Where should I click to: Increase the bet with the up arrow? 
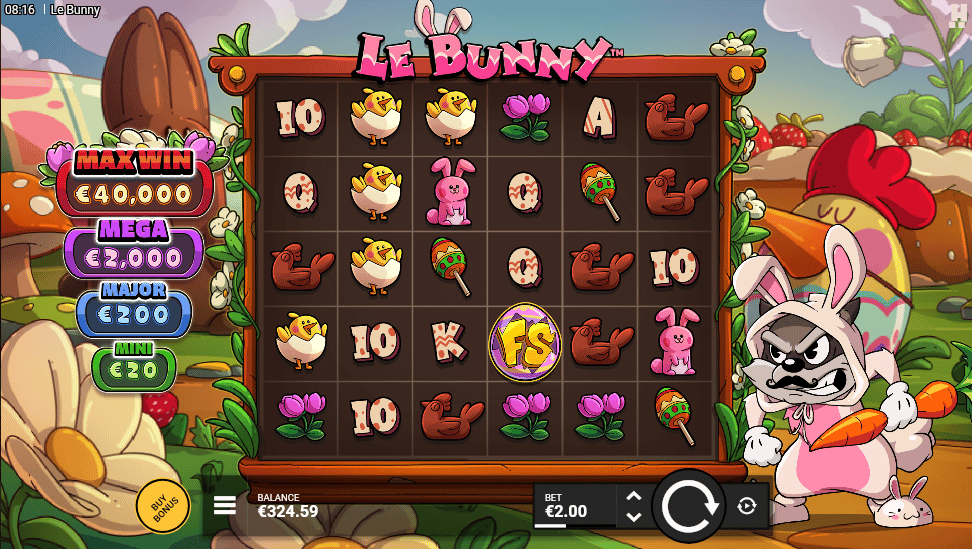point(633,496)
